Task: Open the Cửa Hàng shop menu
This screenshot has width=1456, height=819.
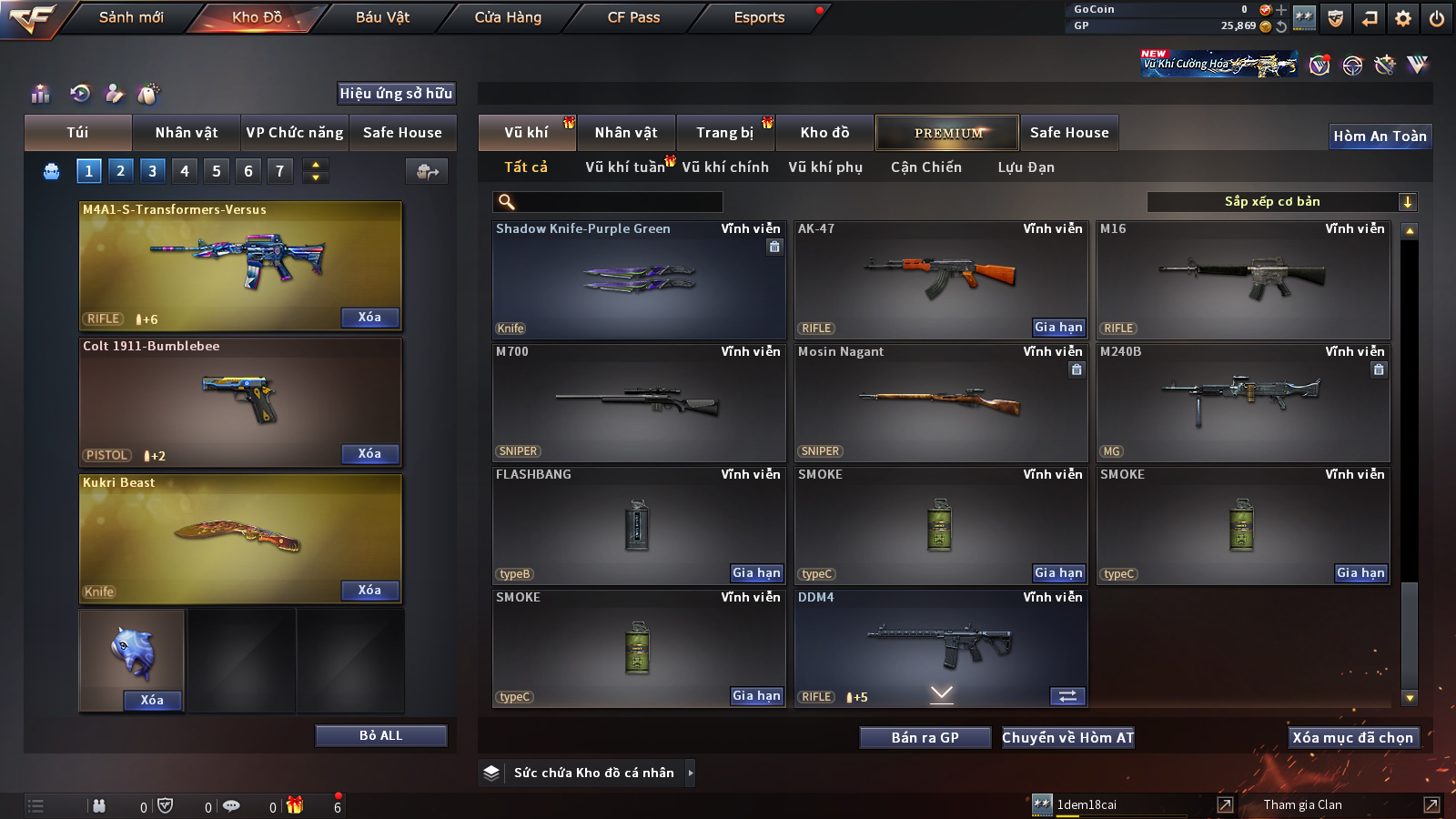Action: (x=508, y=17)
